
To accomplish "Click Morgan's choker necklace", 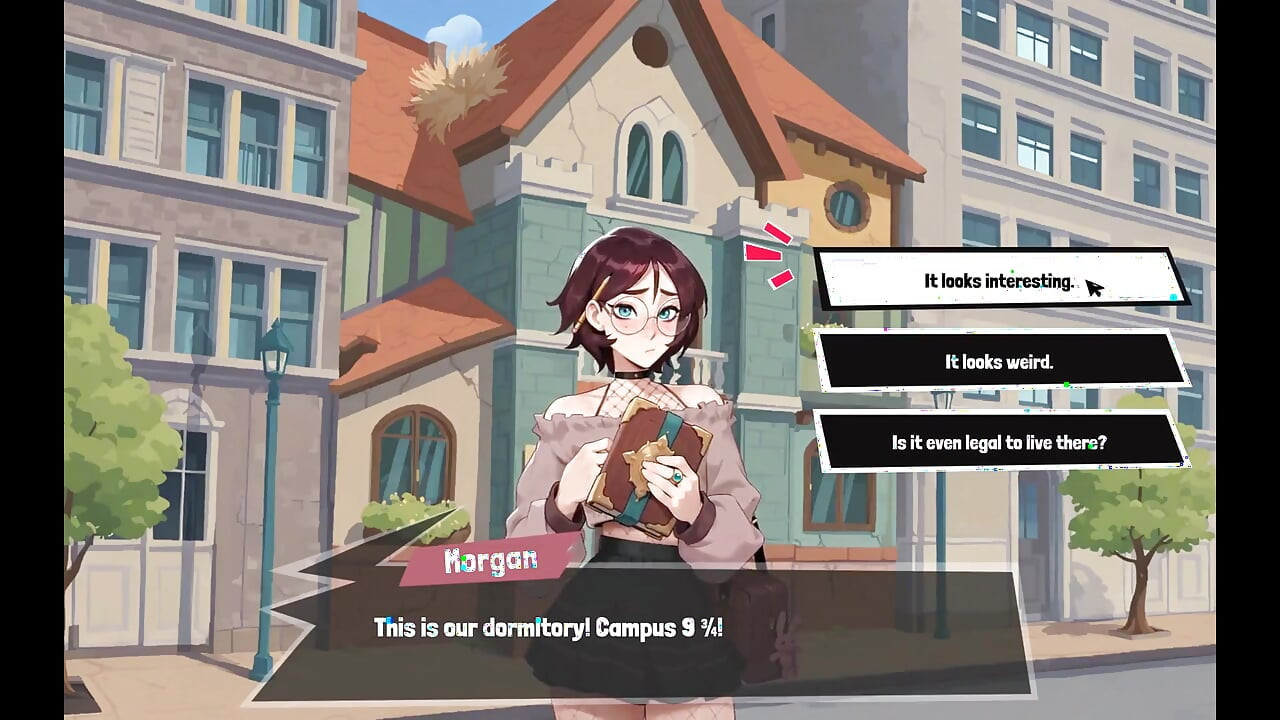I will coord(631,373).
